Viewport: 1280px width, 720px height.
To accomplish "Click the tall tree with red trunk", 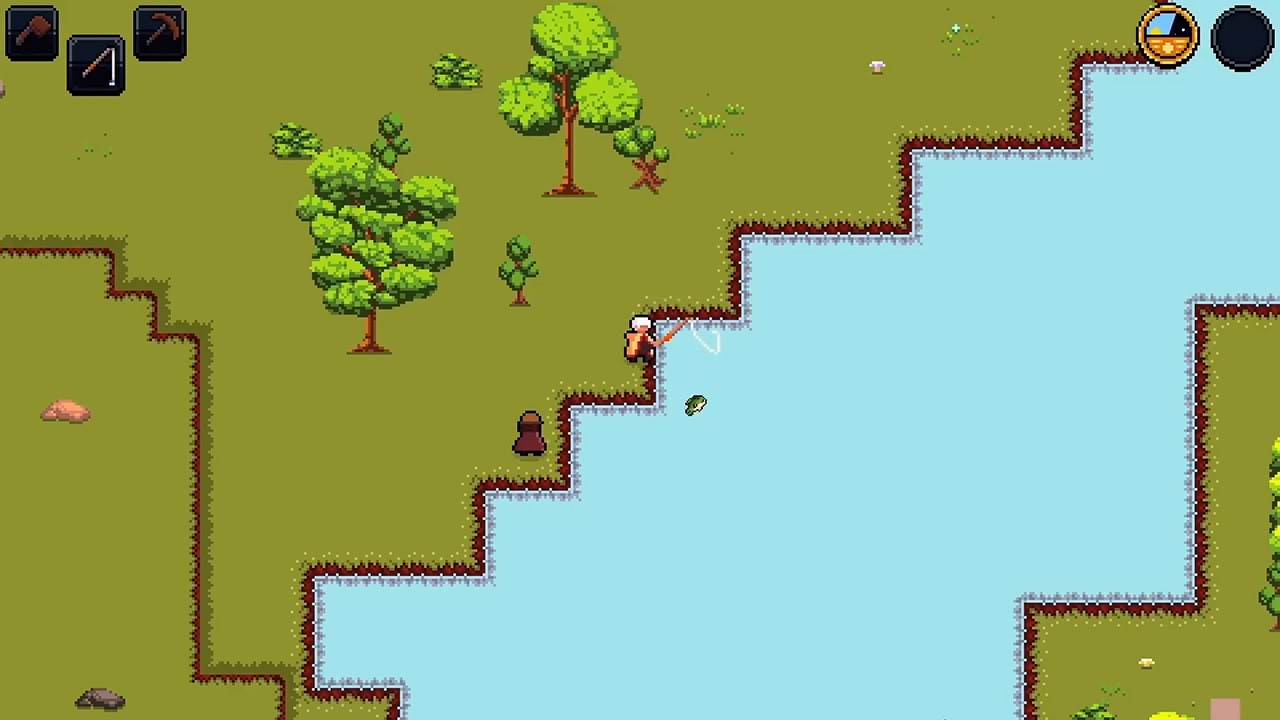I will [568, 100].
